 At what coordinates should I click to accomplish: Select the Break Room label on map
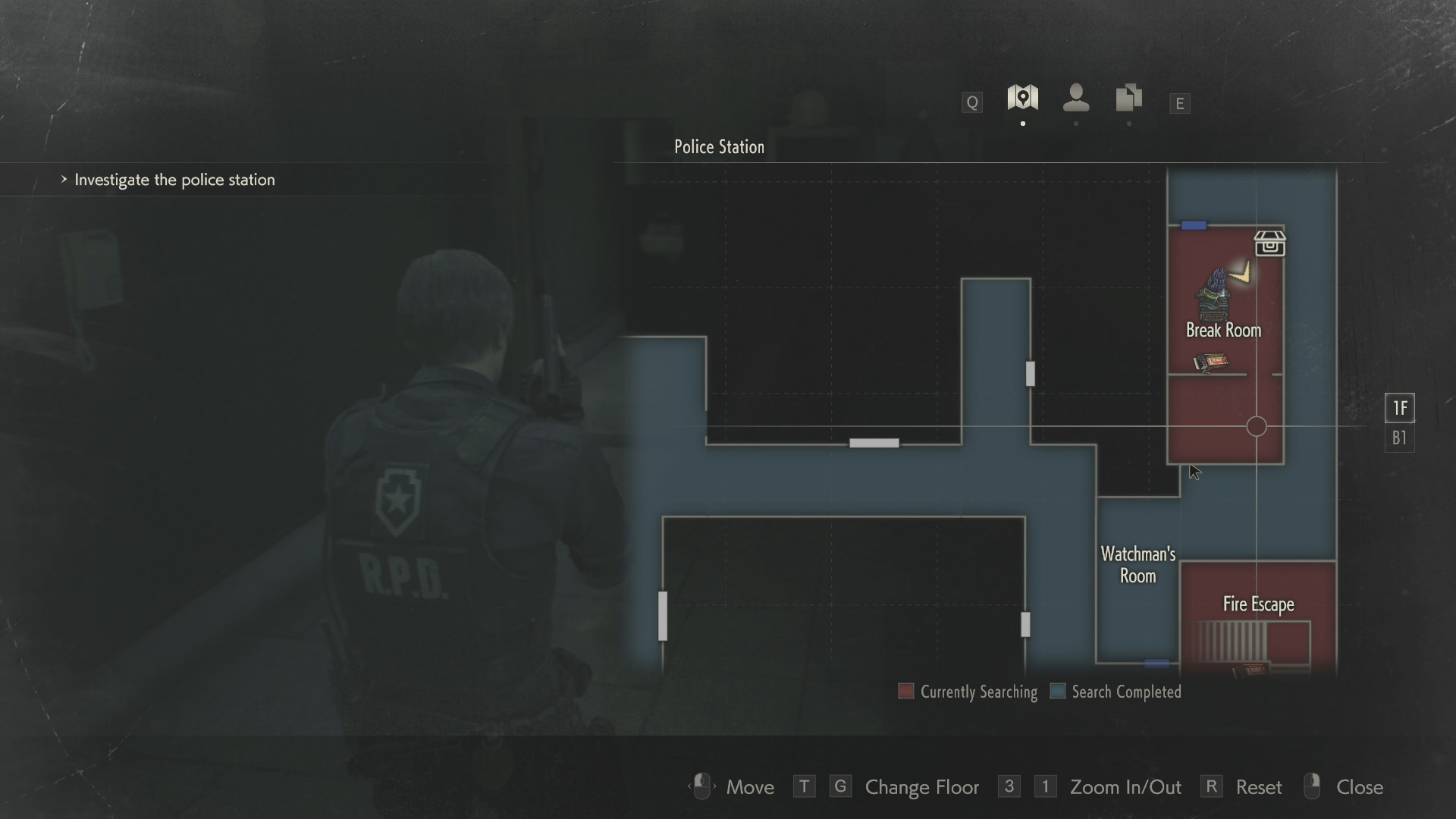1223,330
